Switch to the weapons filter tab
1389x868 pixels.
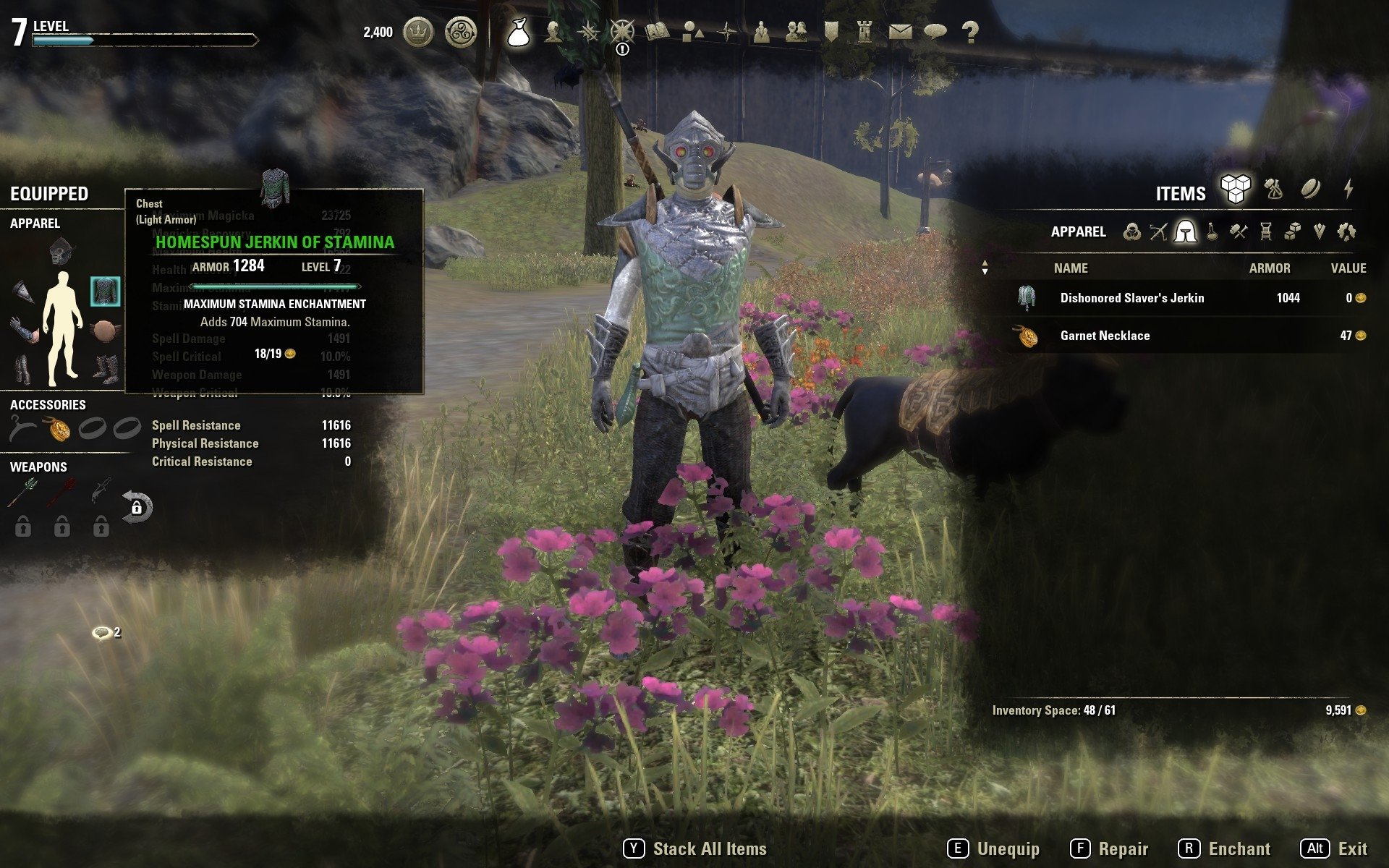[x=1158, y=231]
